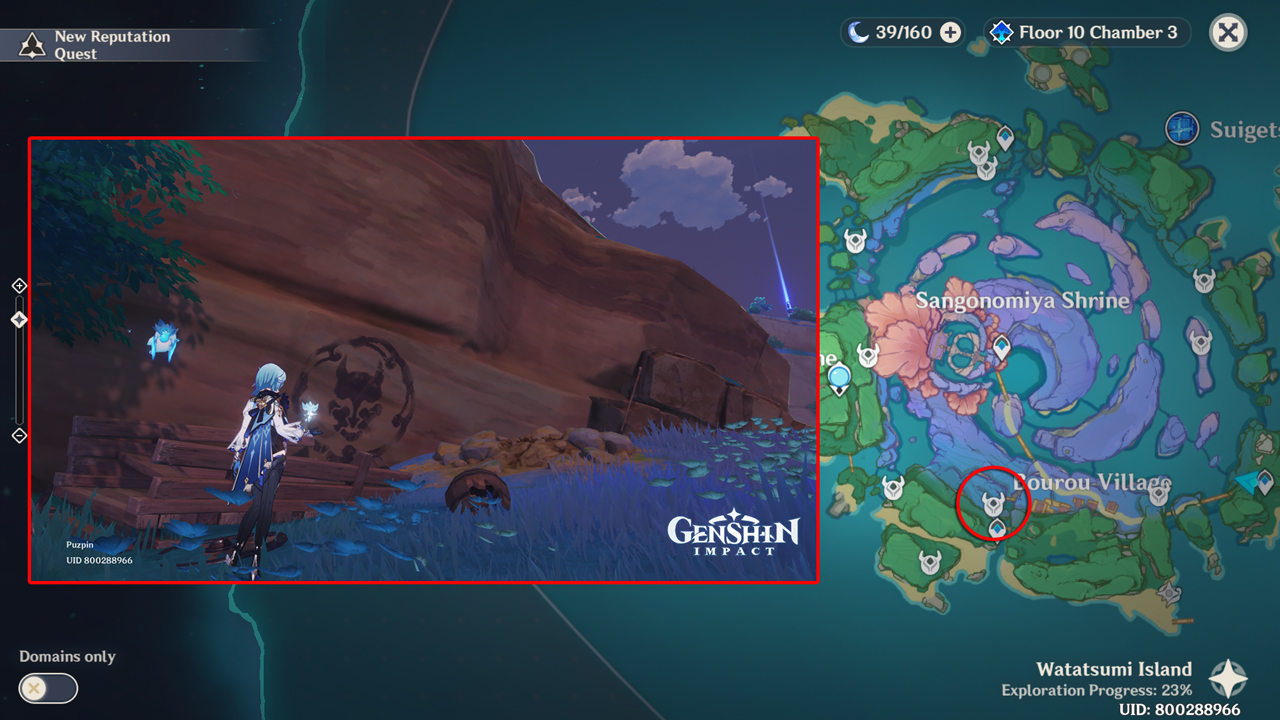1280x720 pixels.
Task: Click the Sangonomiya Shrine map label
Action: (1022, 300)
